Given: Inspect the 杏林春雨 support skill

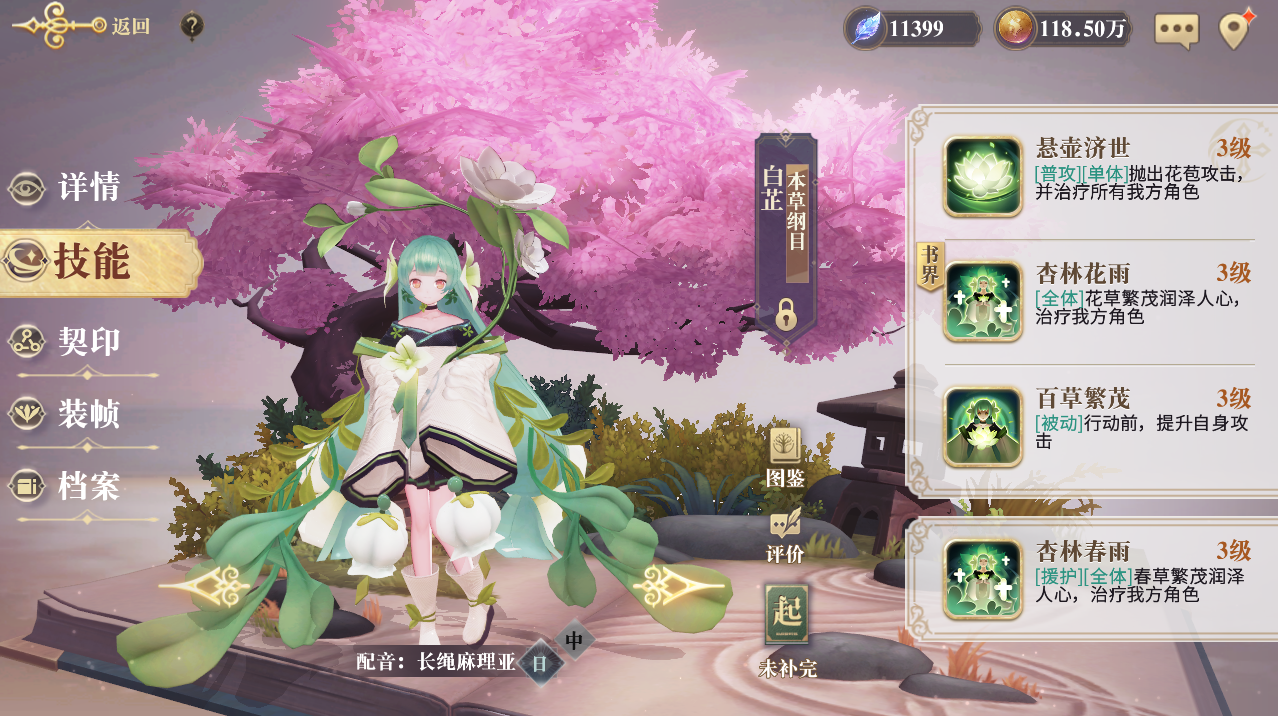Looking at the screenshot, I should point(982,579).
